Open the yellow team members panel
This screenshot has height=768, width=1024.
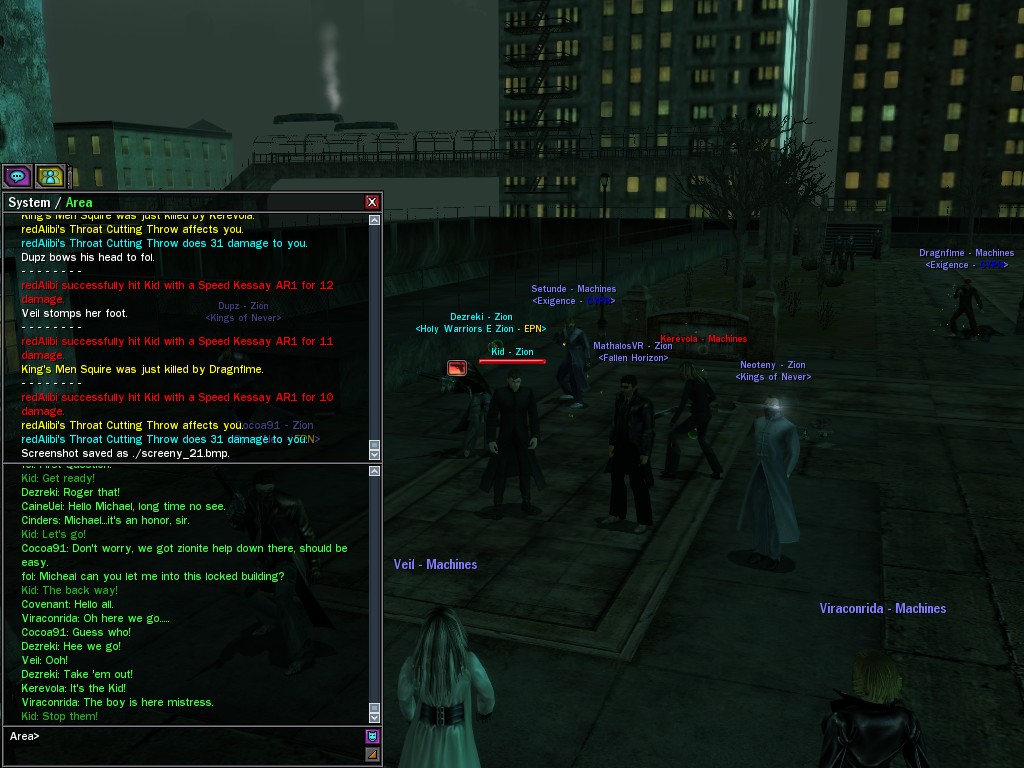(x=49, y=177)
